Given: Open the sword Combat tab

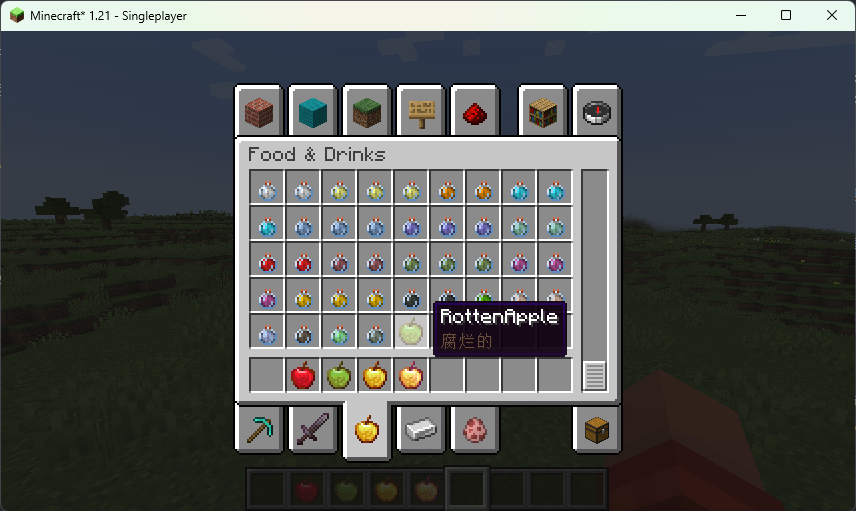Looking at the screenshot, I should pos(313,430).
